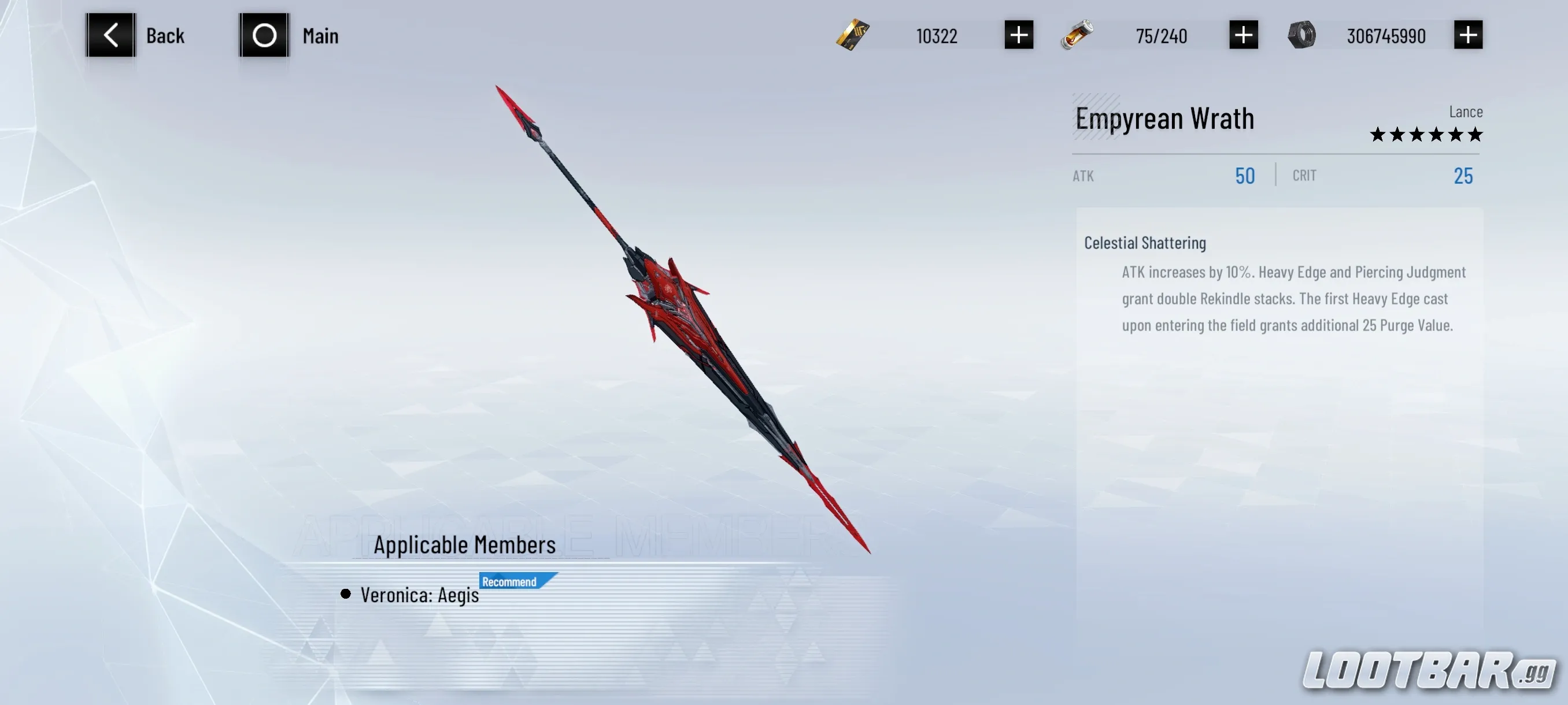Click the sixth star of Empyrean Wrath

click(x=1476, y=135)
